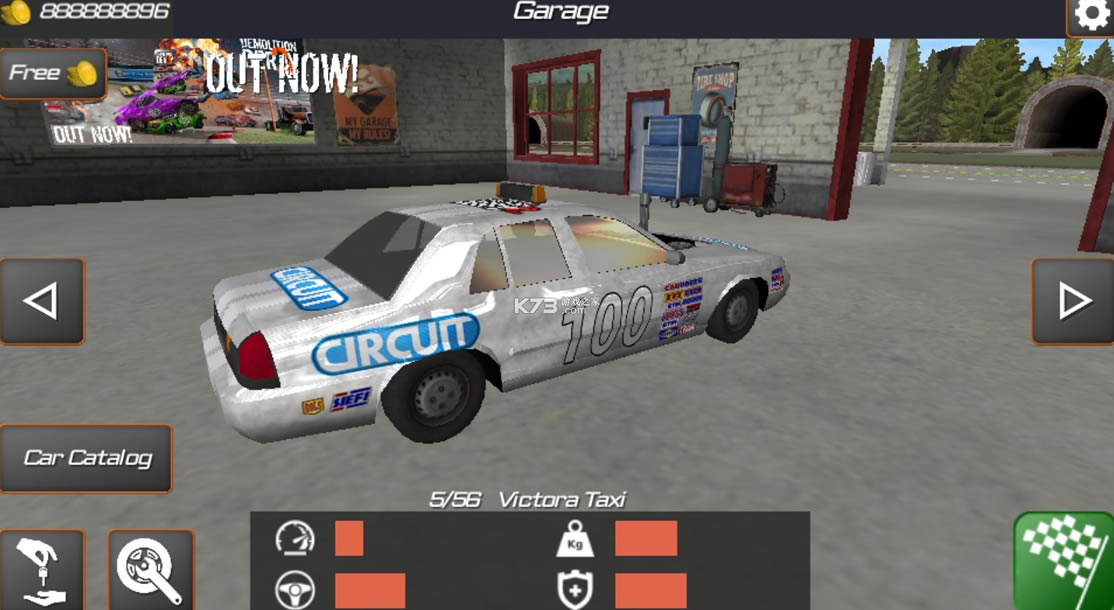Viewport: 1114px width, 610px height.
Task: Click the hand and key purchase icon
Action: click(42, 571)
